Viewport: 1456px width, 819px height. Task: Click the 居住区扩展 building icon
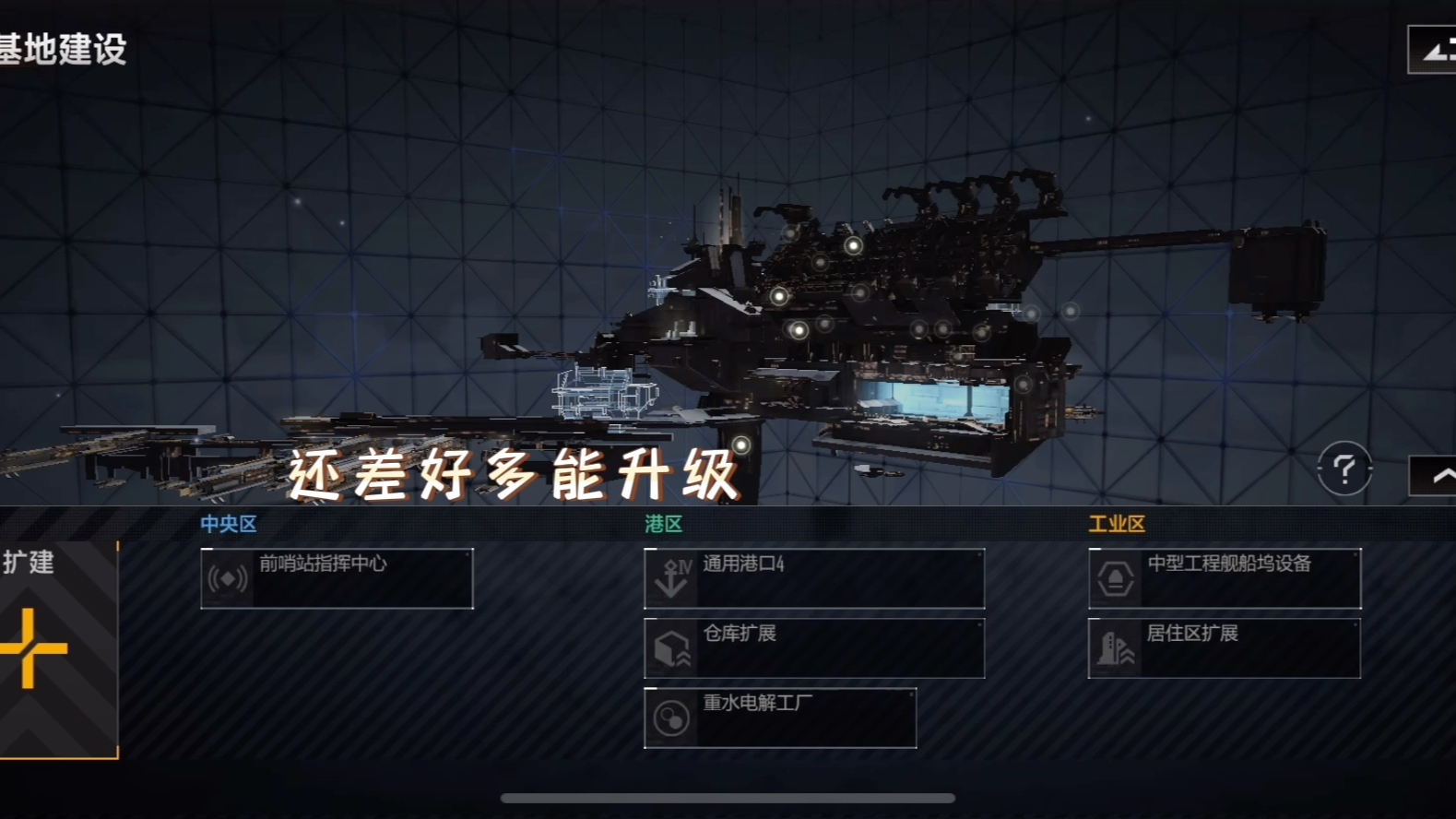pos(1116,647)
